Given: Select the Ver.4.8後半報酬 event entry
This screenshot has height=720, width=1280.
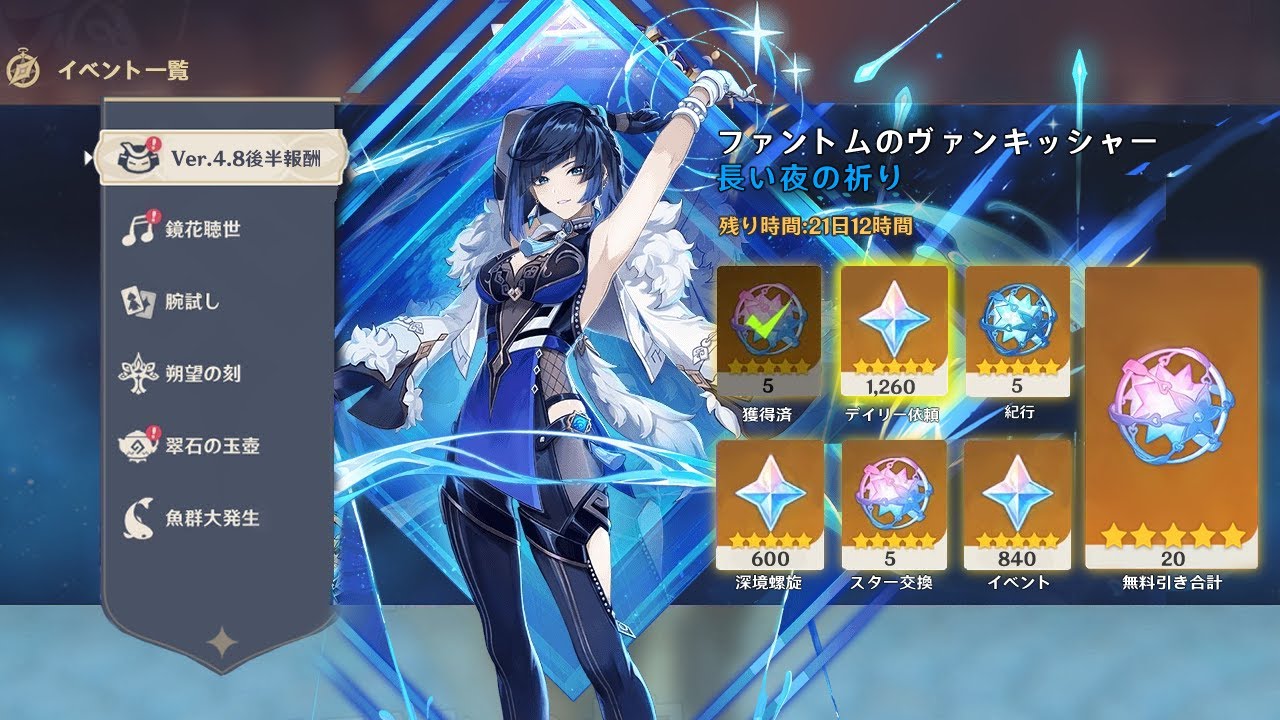Looking at the screenshot, I should [221, 158].
